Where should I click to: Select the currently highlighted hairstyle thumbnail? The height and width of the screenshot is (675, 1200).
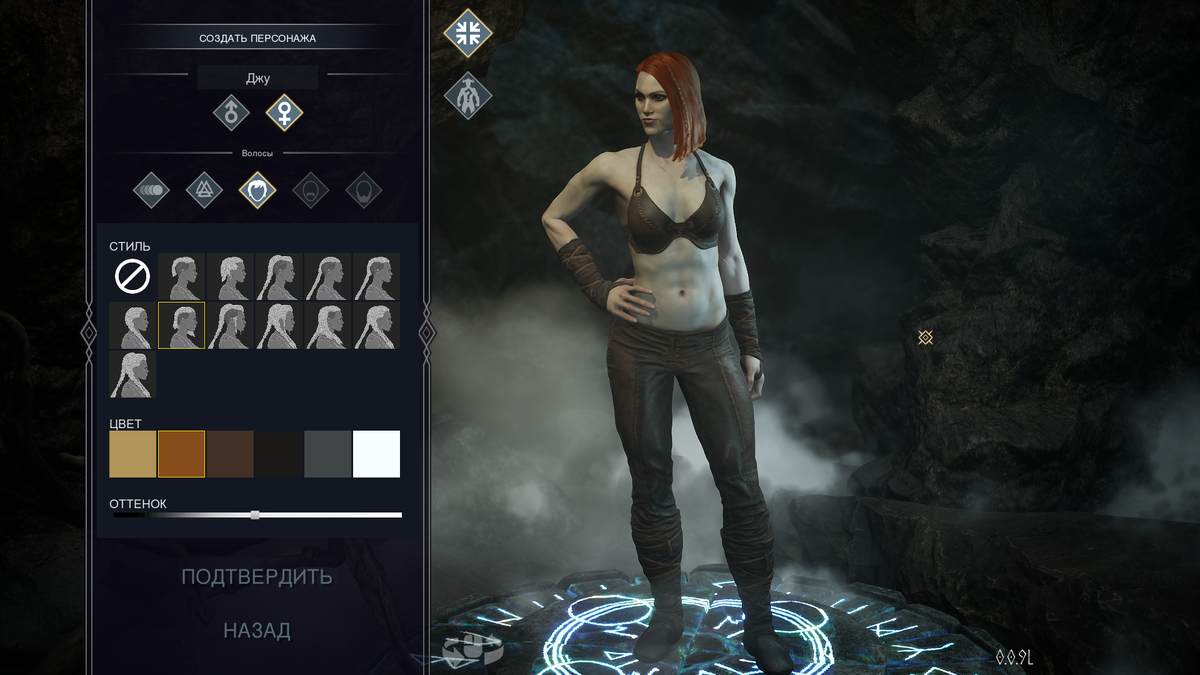(x=181, y=325)
